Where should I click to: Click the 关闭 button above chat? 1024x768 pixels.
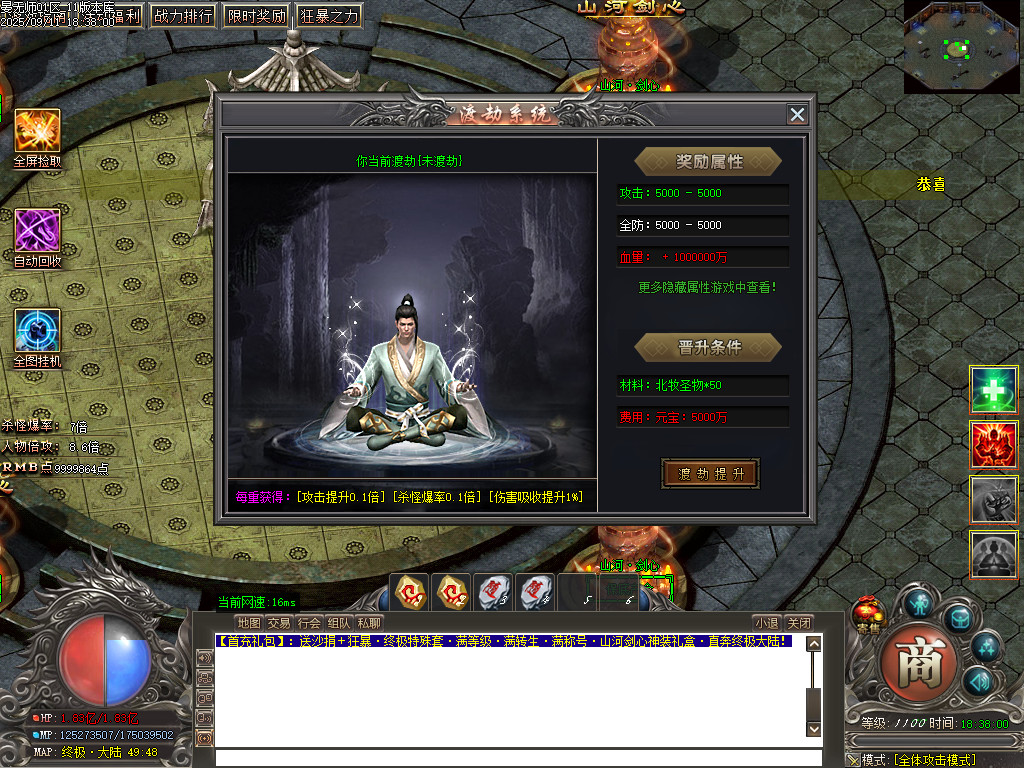798,622
